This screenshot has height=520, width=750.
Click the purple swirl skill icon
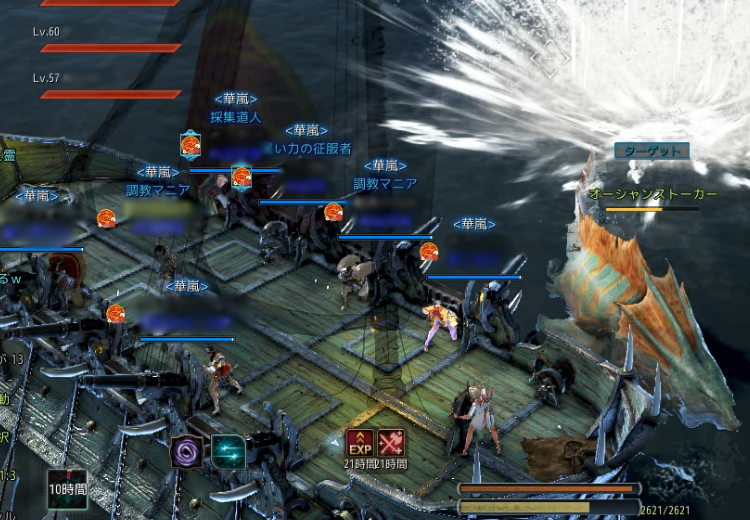[x=187, y=452]
